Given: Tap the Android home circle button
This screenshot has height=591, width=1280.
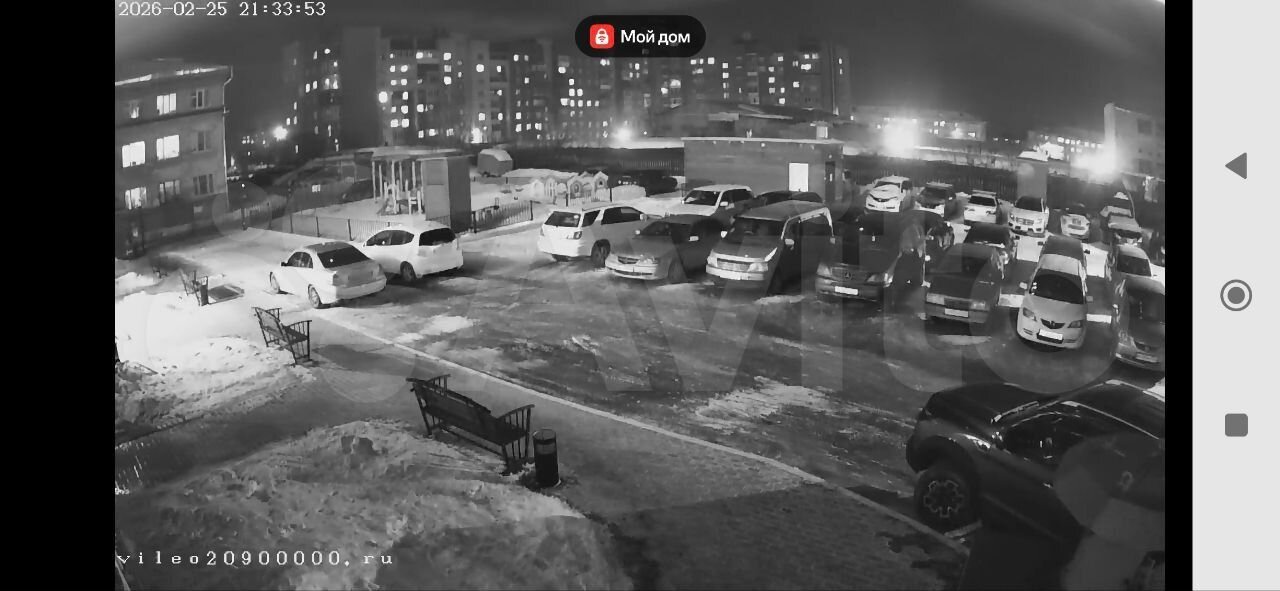Looking at the screenshot, I should 1236,295.
